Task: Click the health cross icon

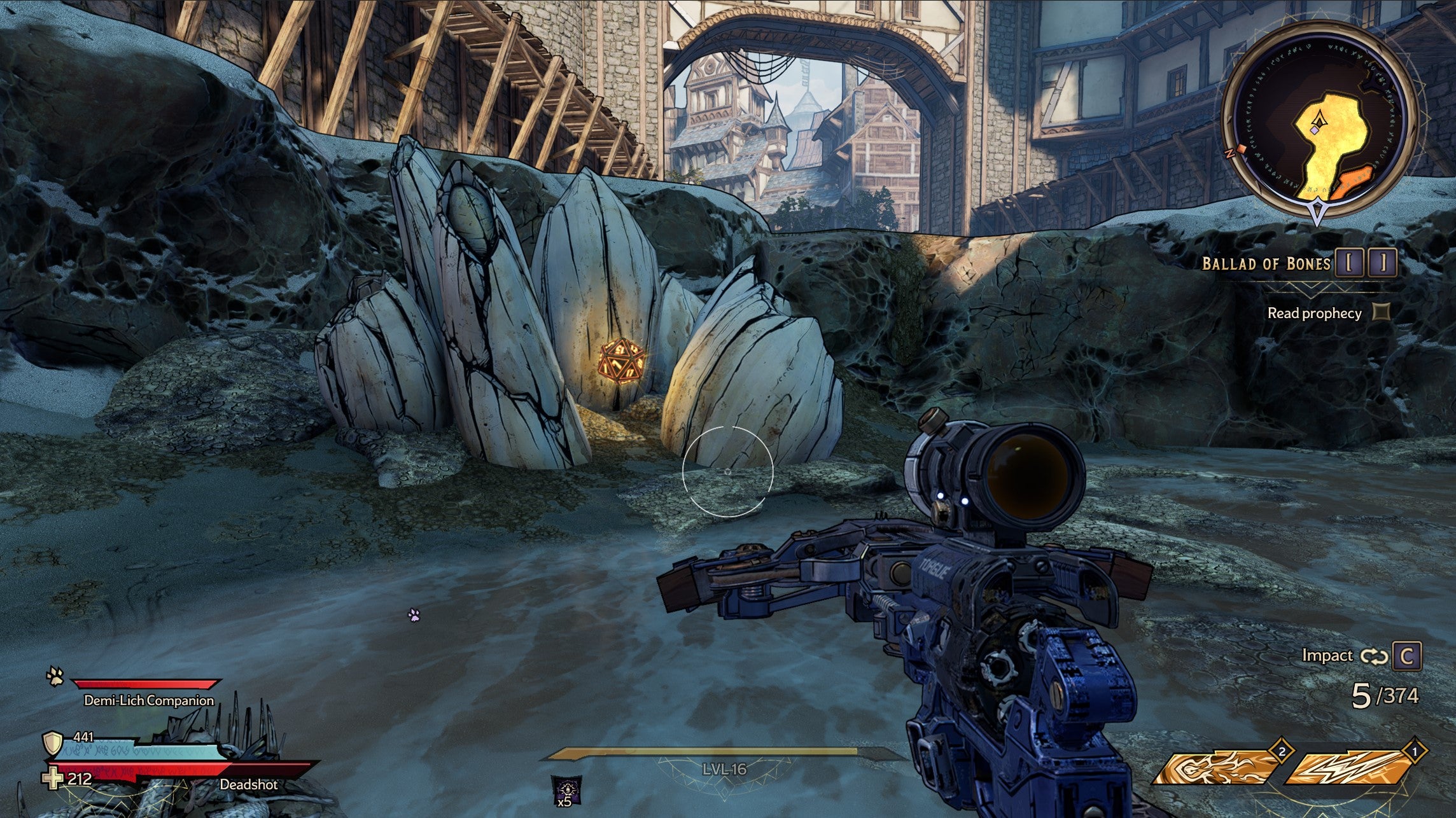Action: (52, 779)
